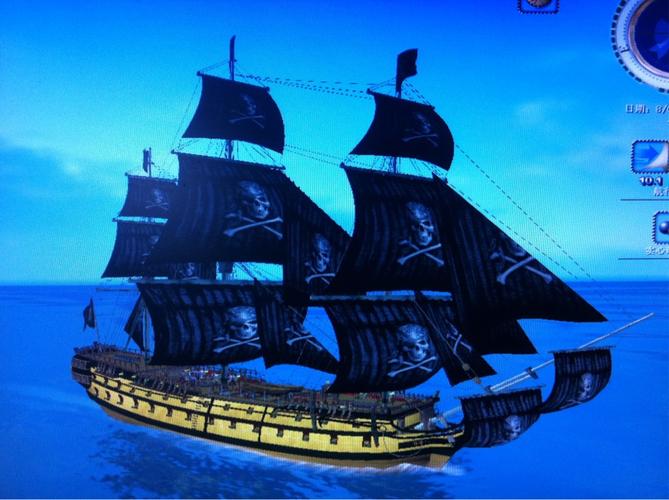Click the small stamp-edged icon at the top

point(538,5)
